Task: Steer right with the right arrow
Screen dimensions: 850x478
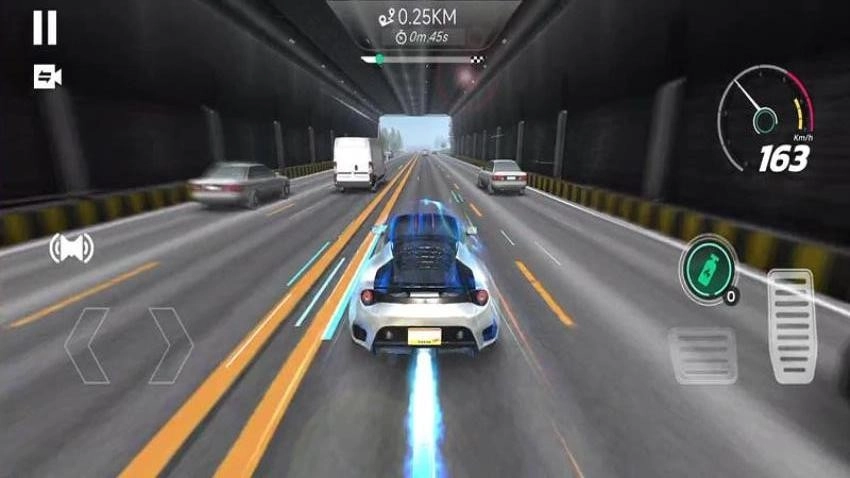Action: click(169, 345)
